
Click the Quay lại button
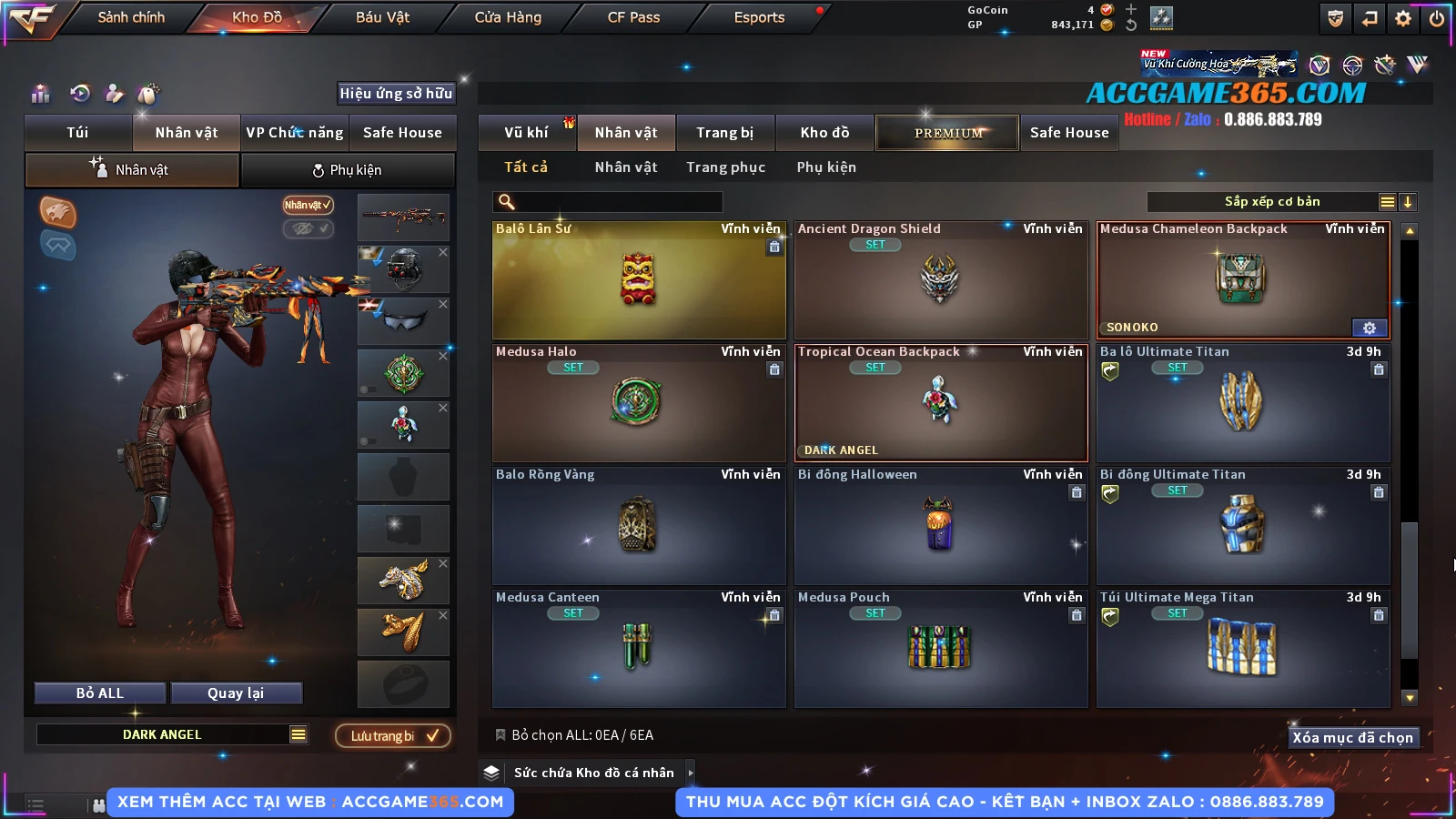click(x=236, y=693)
